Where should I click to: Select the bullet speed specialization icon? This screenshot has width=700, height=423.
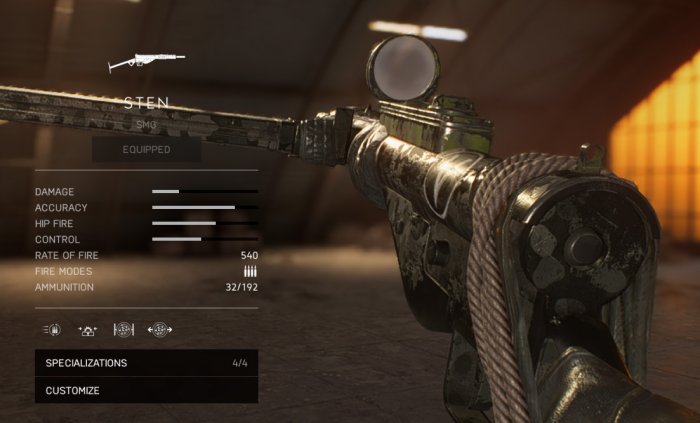pos(53,329)
